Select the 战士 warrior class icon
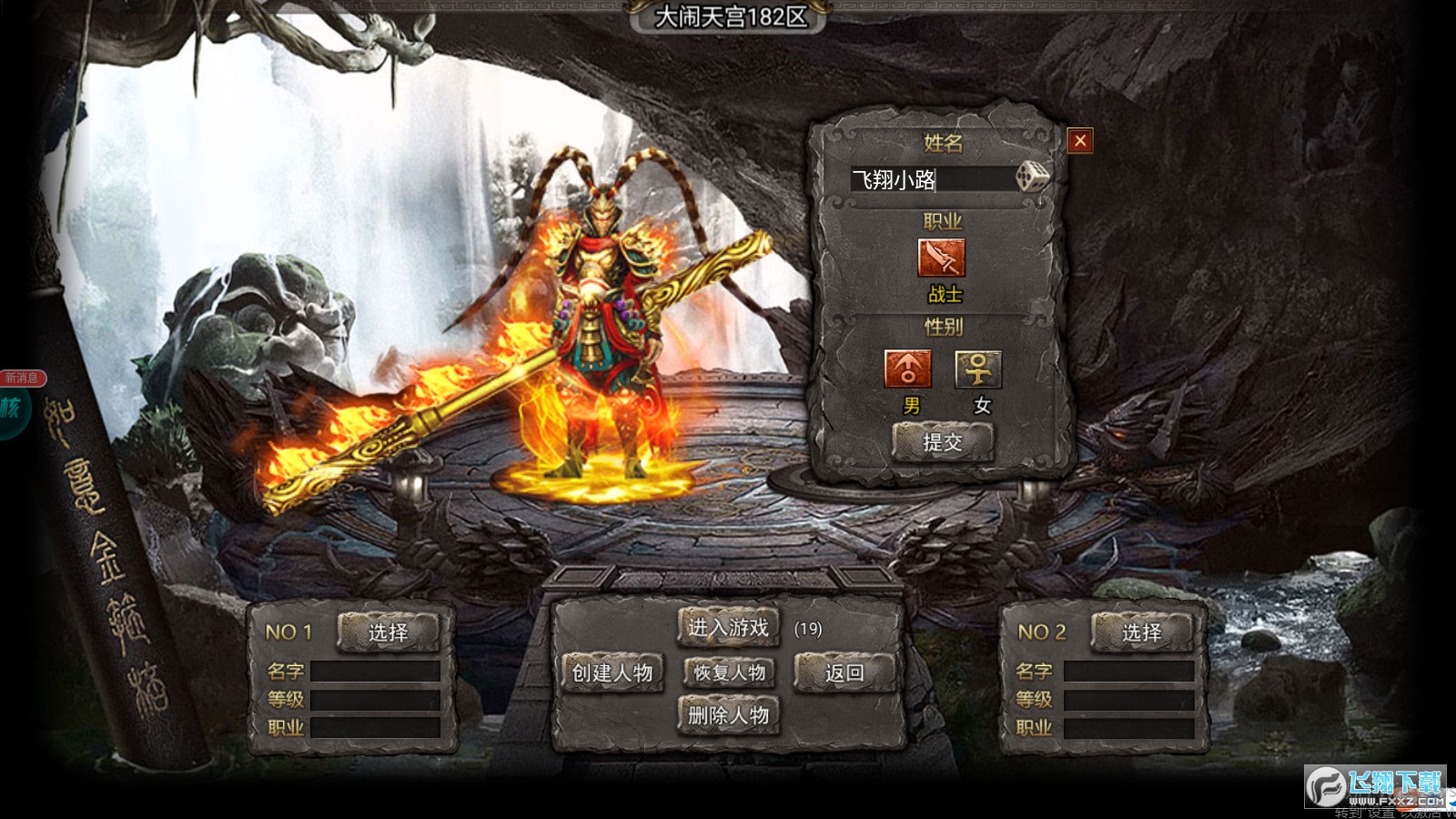 [x=942, y=258]
